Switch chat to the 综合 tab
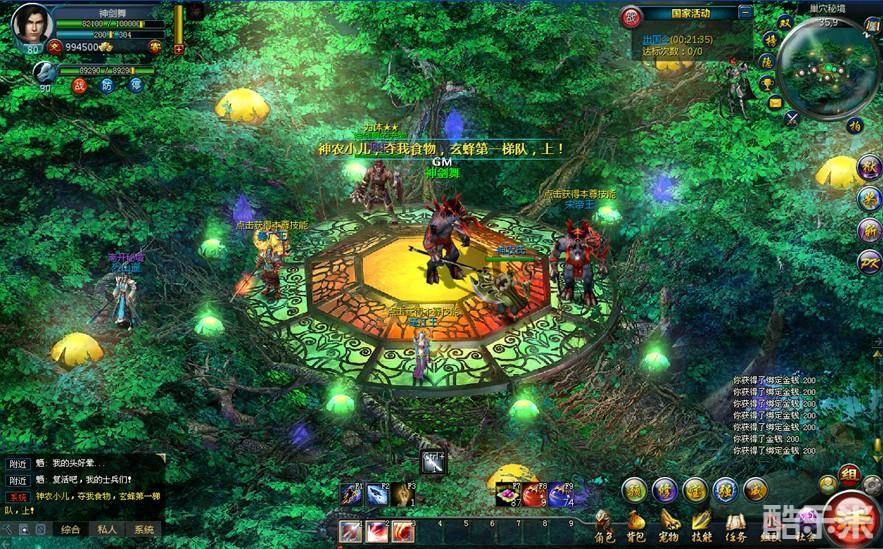This screenshot has height=549, width=883. click(x=70, y=530)
